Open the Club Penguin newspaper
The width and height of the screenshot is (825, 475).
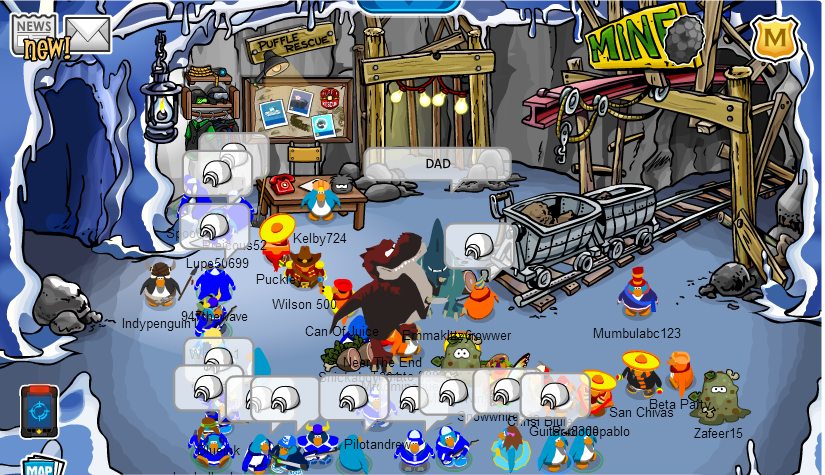pos(35,35)
